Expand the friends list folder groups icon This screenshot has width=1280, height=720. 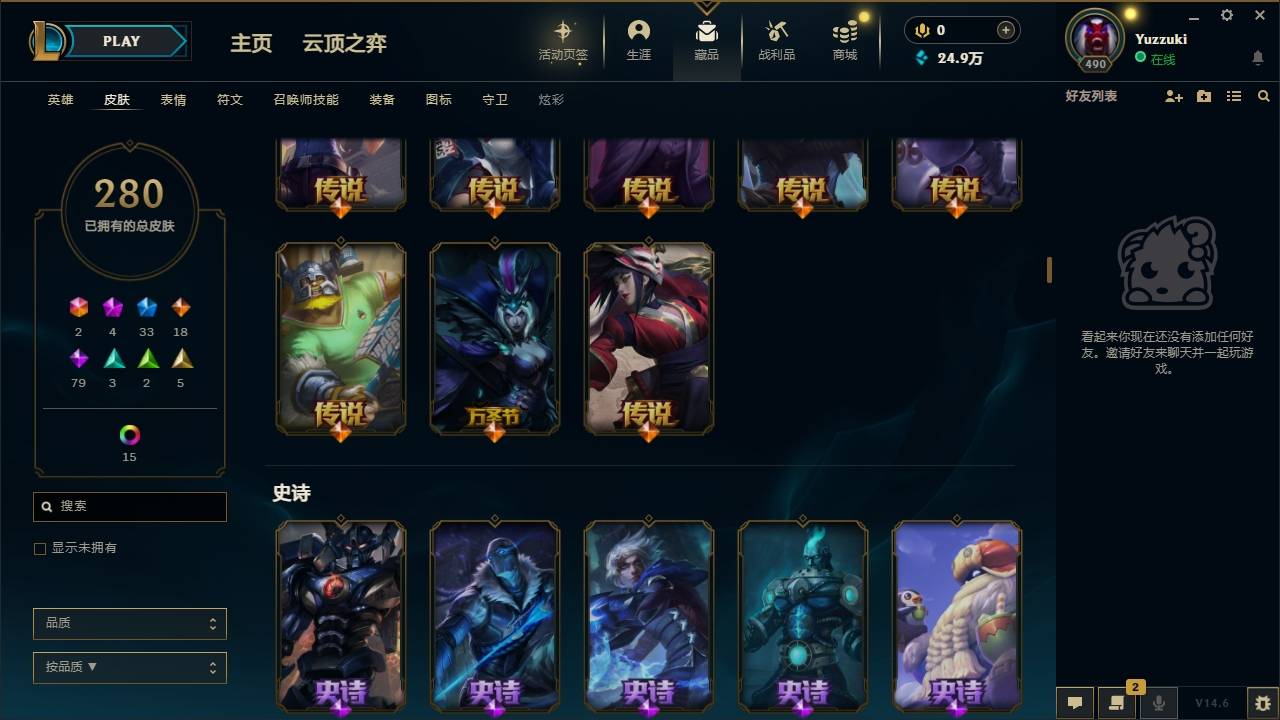point(1203,96)
